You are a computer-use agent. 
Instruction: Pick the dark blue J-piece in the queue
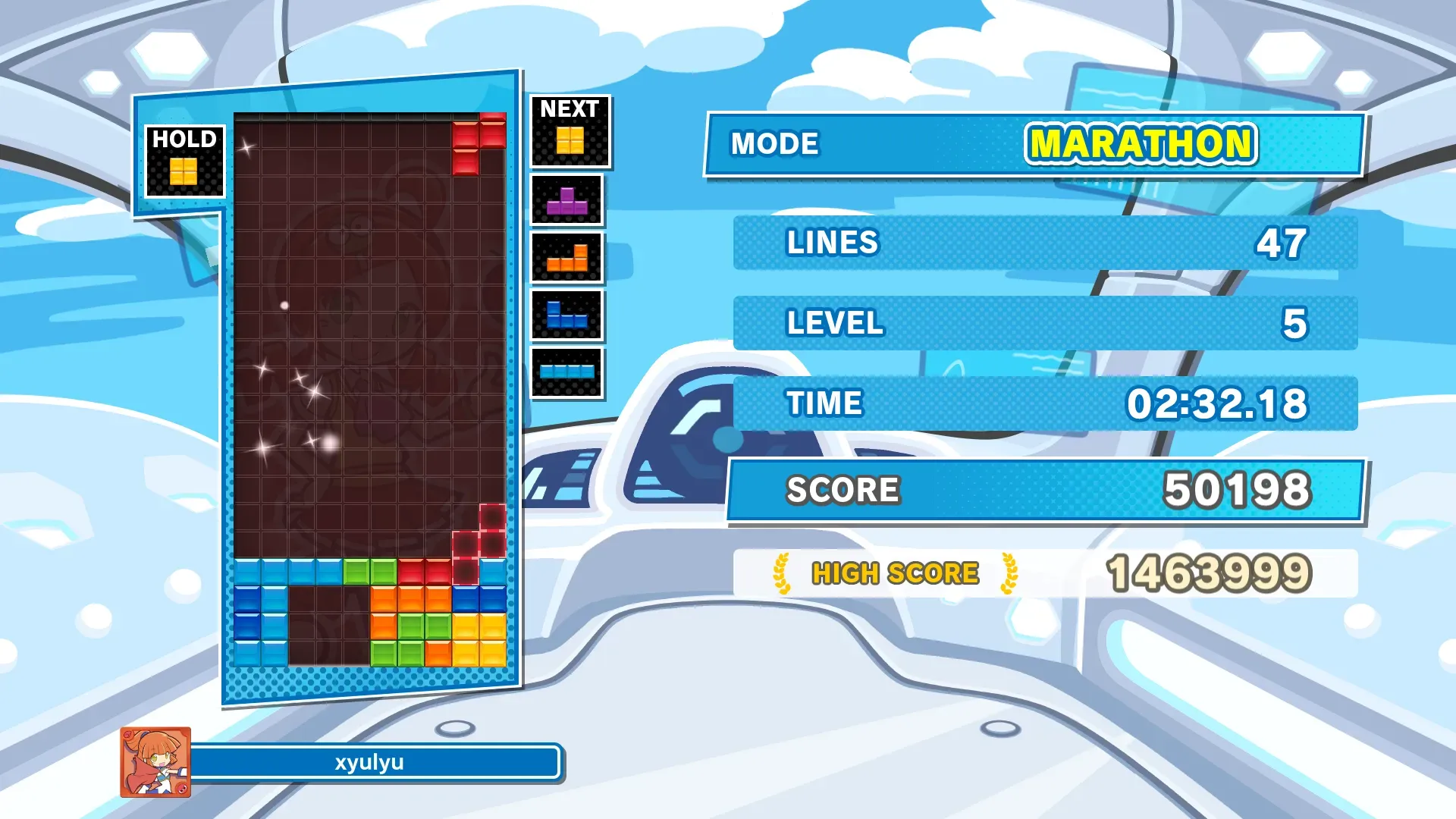[x=566, y=315]
